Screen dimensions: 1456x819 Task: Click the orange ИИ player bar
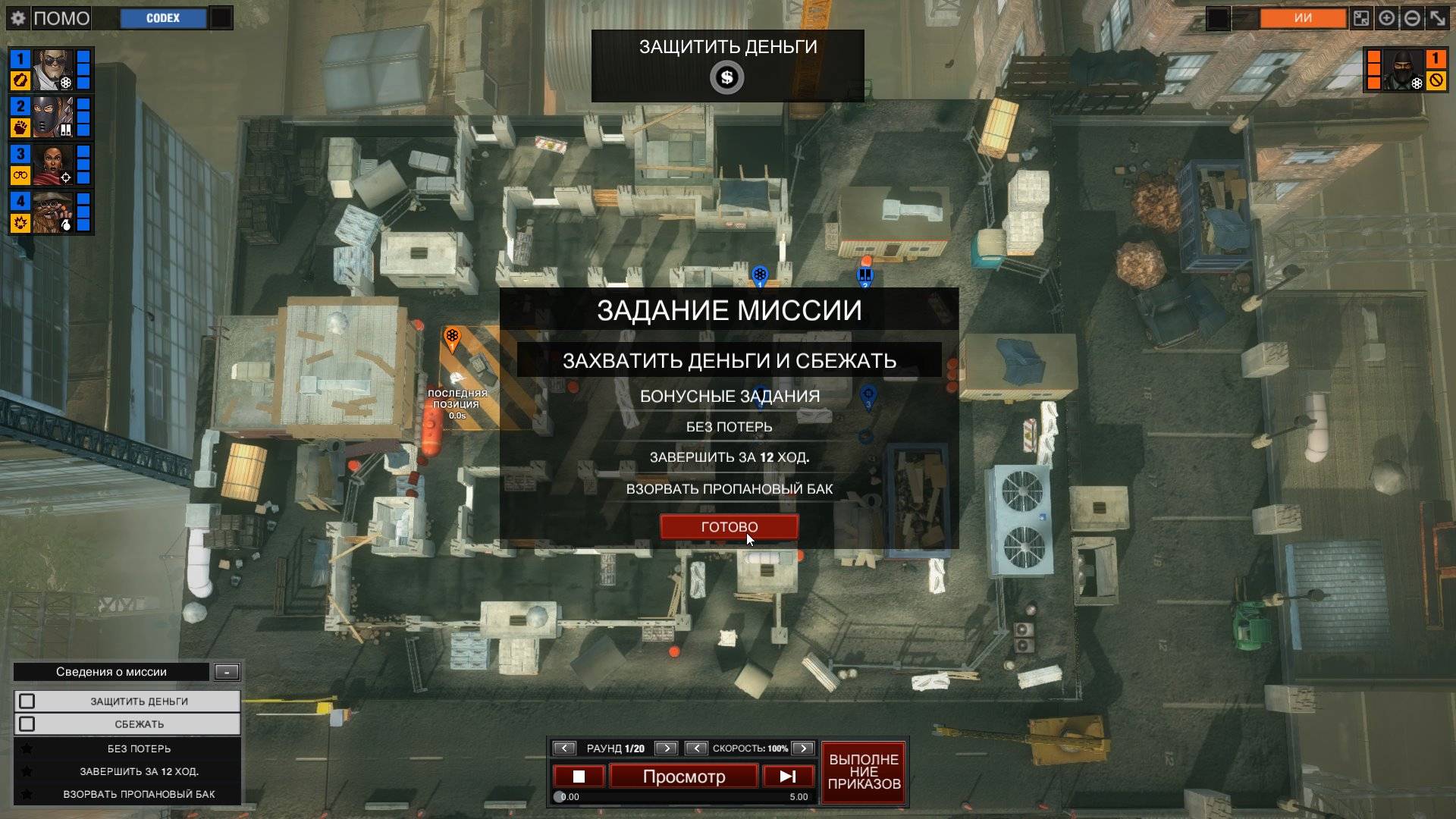pyautogui.click(x=1303, y=18)
